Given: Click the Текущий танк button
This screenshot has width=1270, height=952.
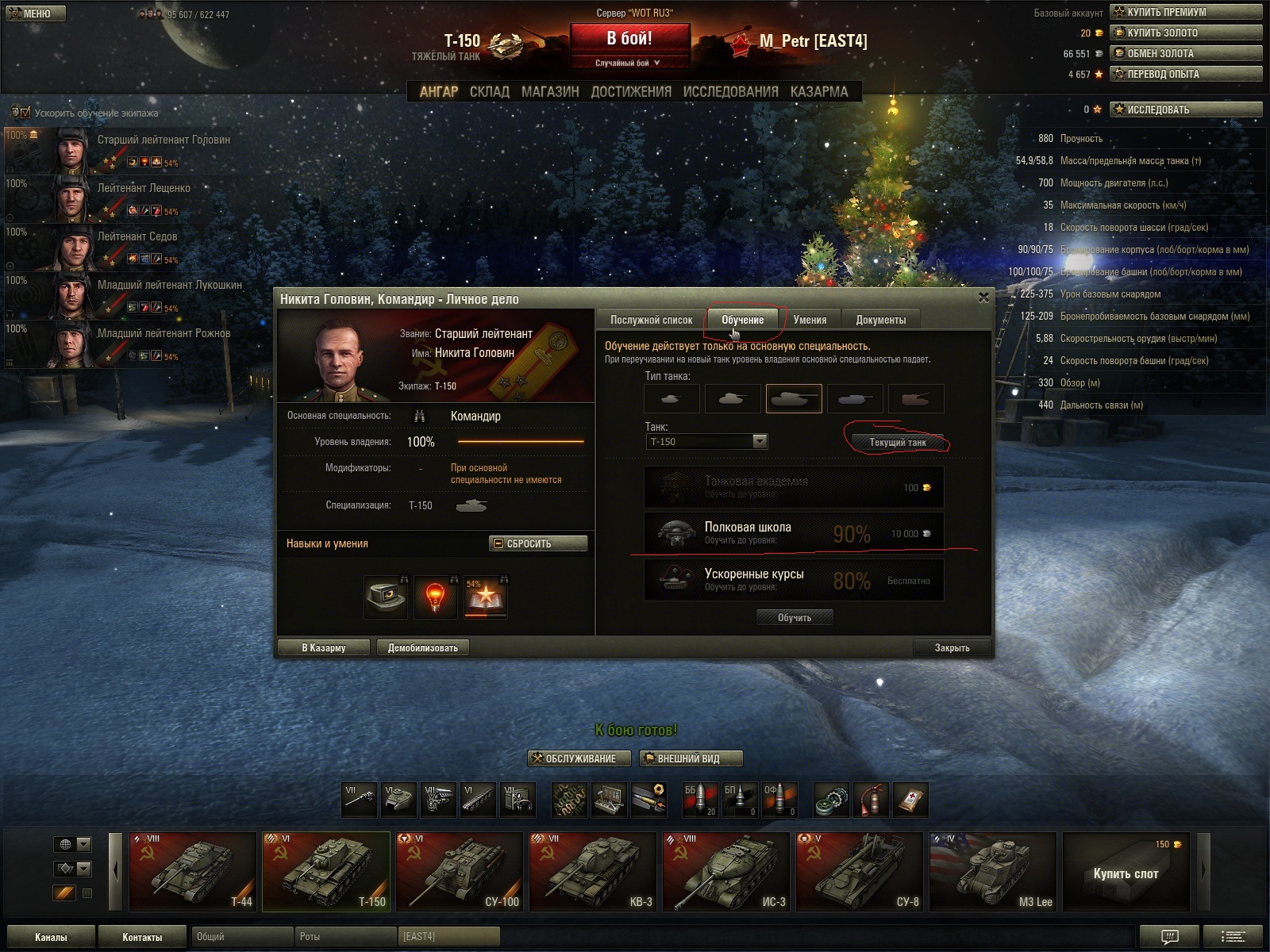Looking at the screenshot, I should [897, 442].
